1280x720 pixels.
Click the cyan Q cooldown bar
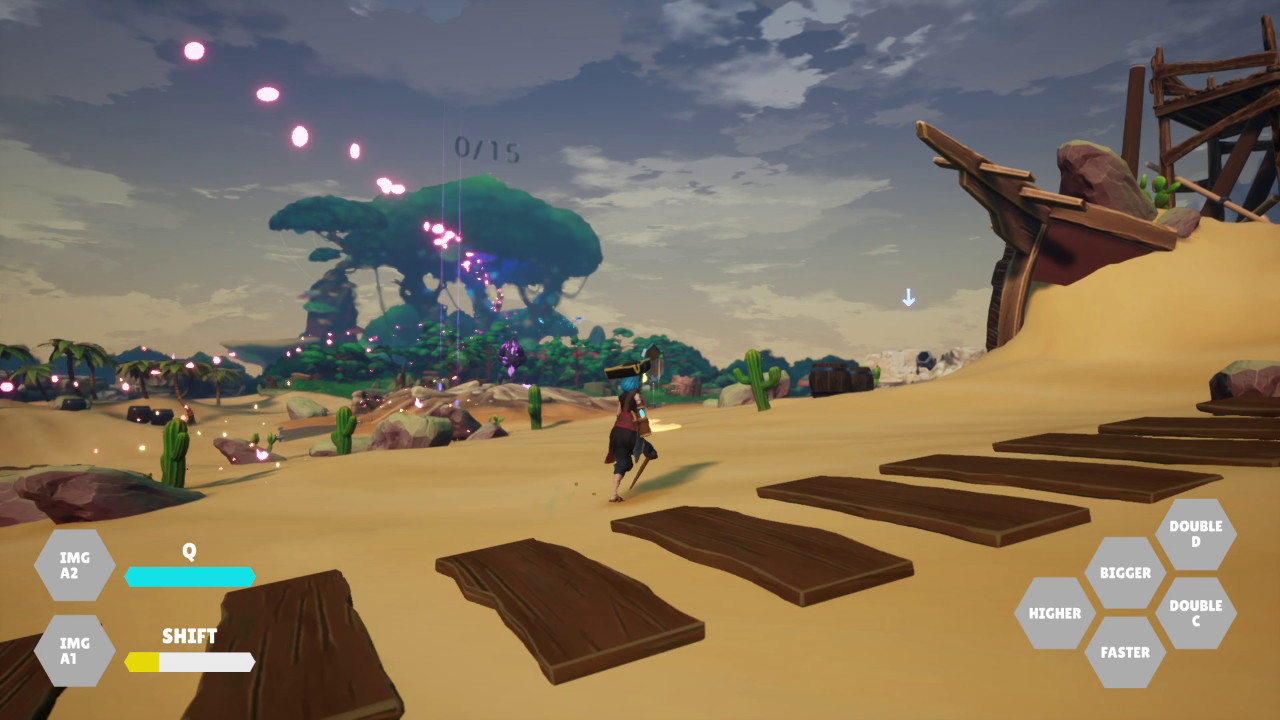(189, 576)
